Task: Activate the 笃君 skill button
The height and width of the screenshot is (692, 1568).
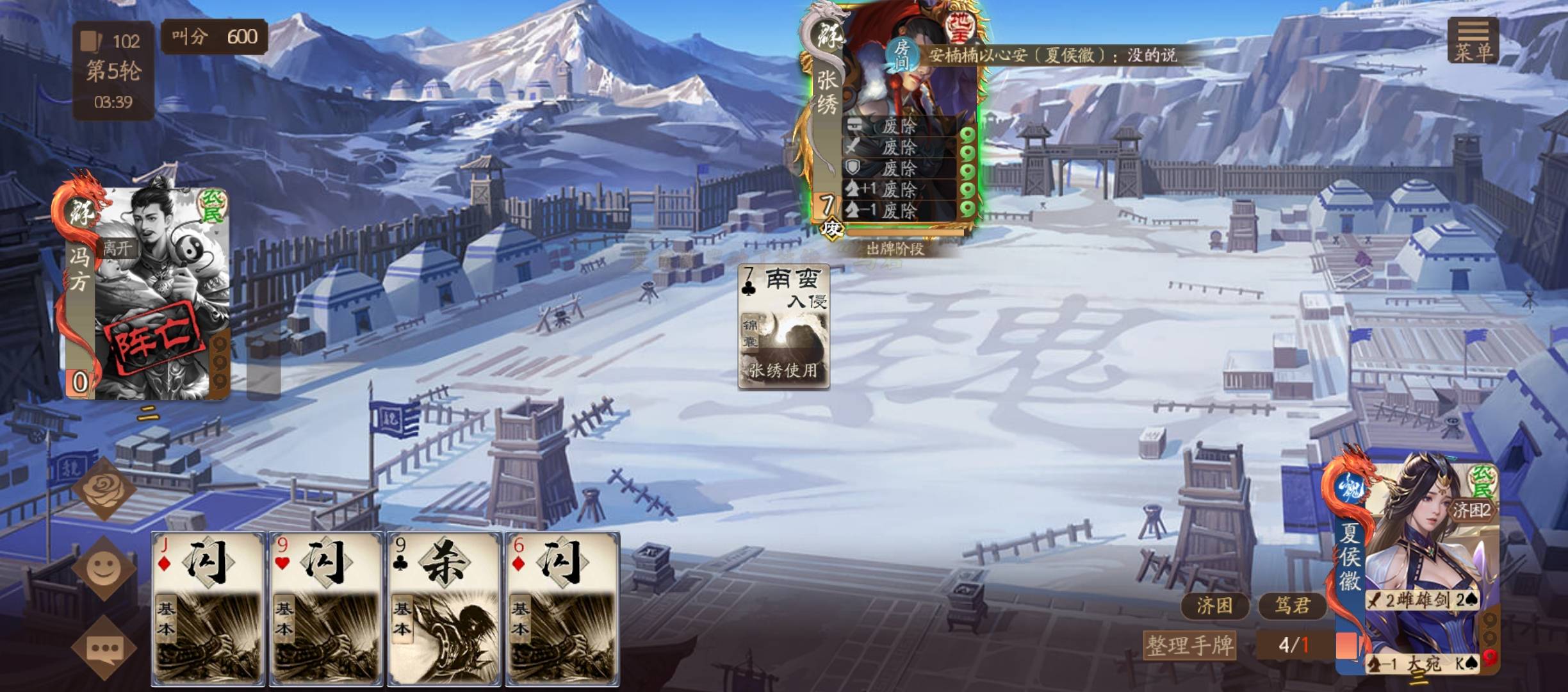Action: (1291, 605)
